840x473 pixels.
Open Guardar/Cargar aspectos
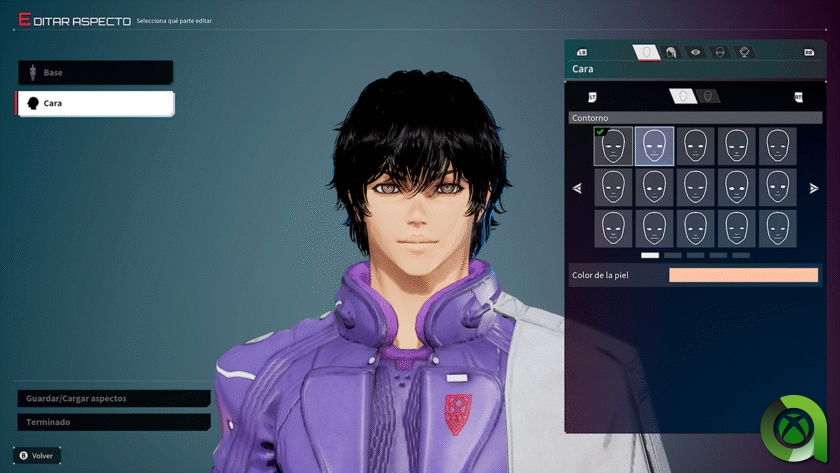pos(113,398)
